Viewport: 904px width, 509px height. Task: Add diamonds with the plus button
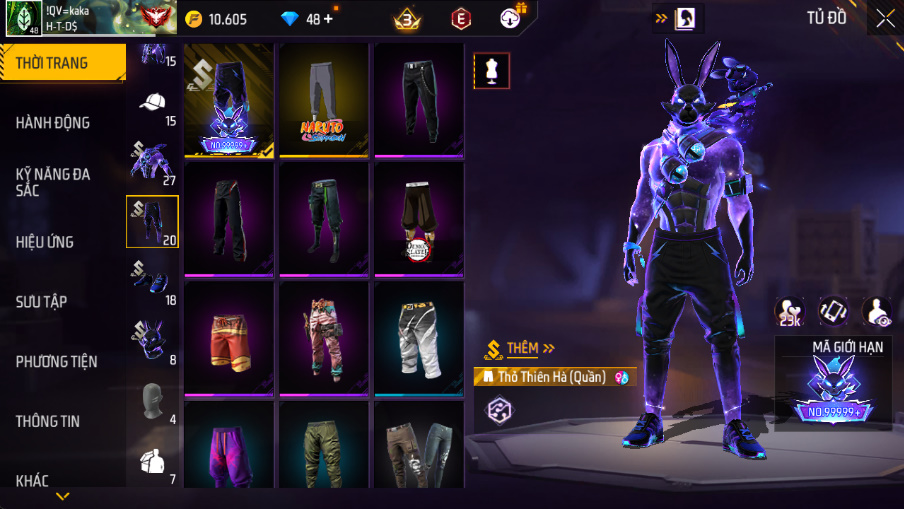coord(327,18)
